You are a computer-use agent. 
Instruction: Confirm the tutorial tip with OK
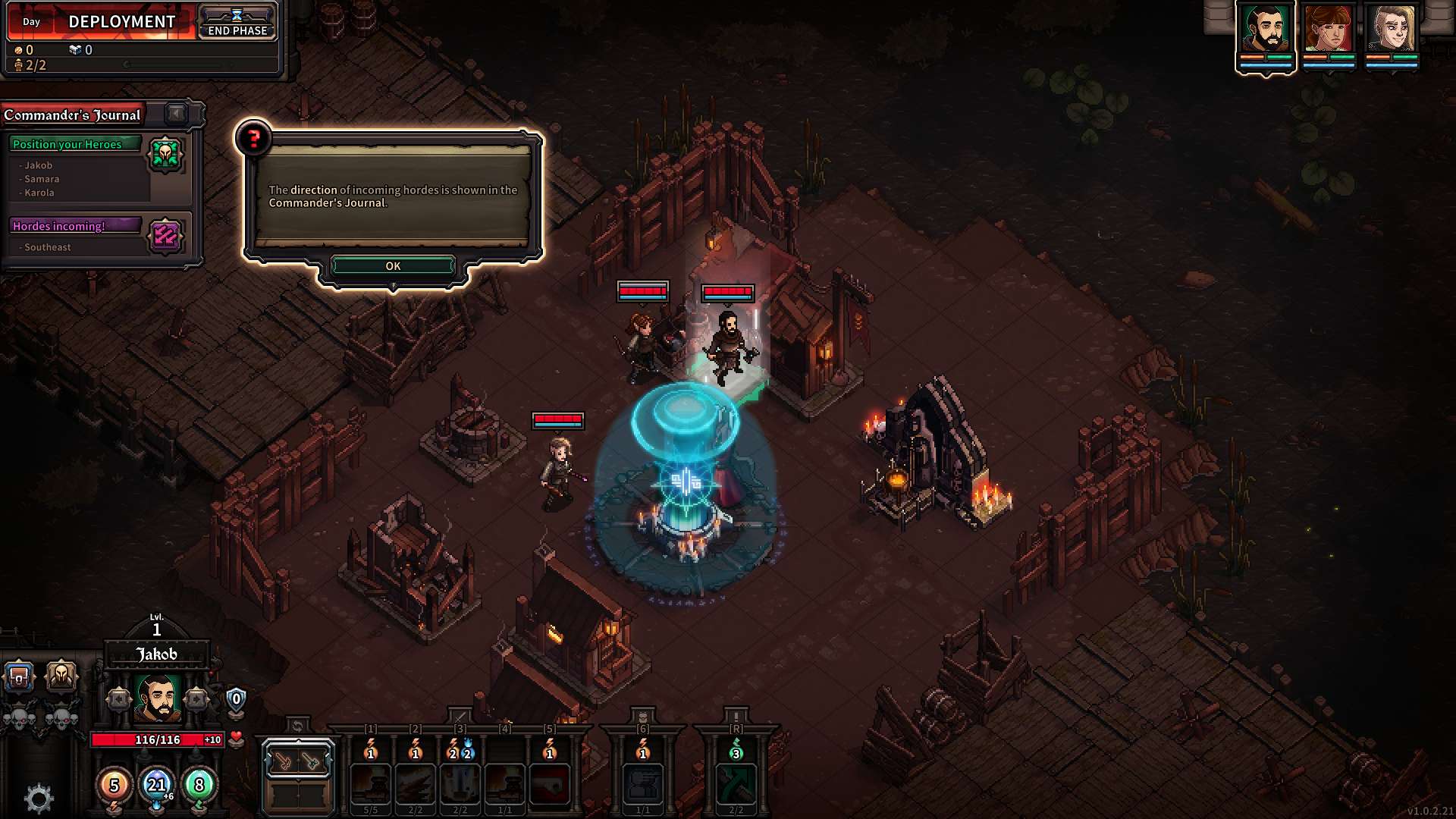click(x=393, y=266)
